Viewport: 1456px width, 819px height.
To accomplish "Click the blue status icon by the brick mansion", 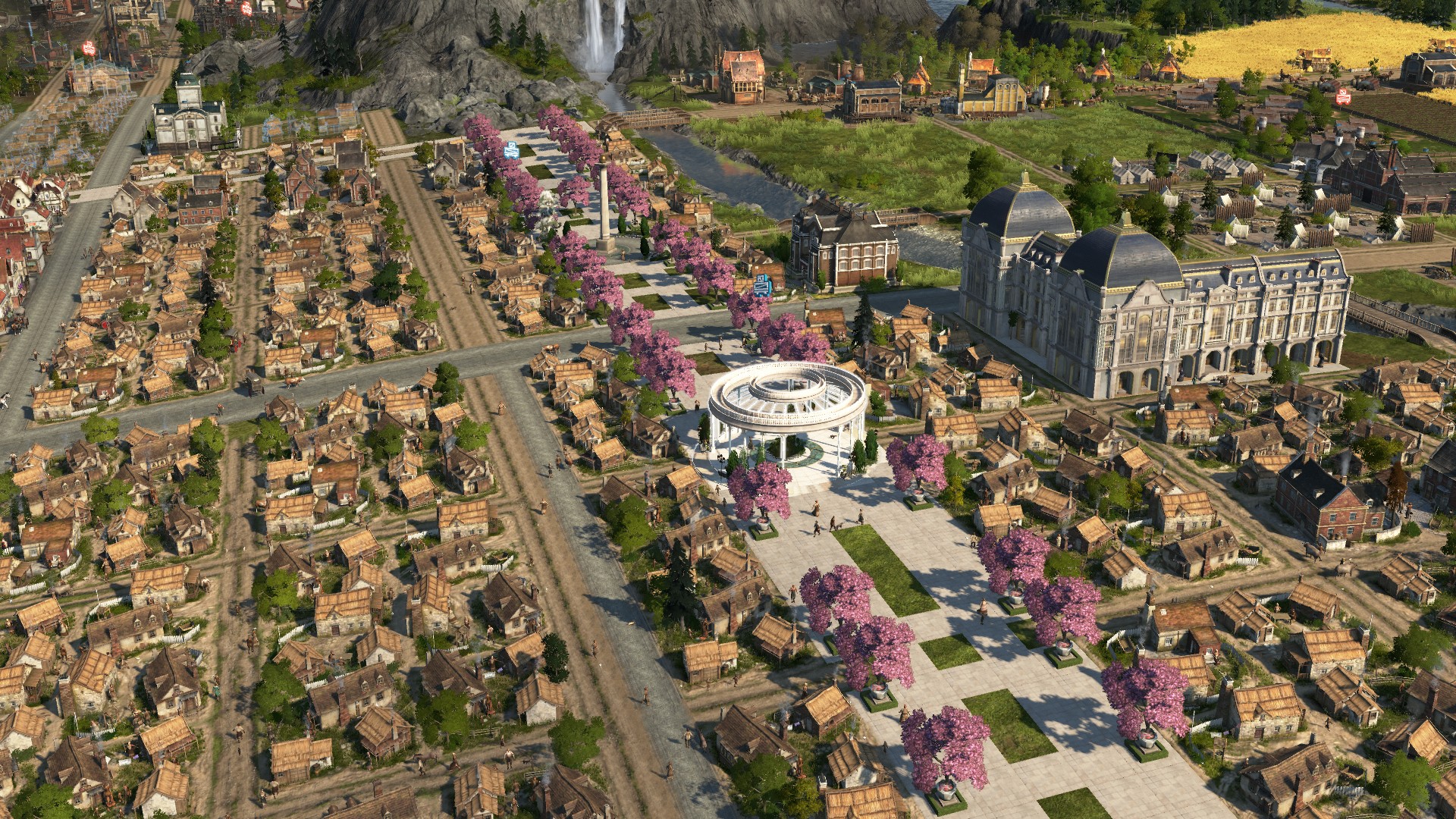I will pos(764,286).
